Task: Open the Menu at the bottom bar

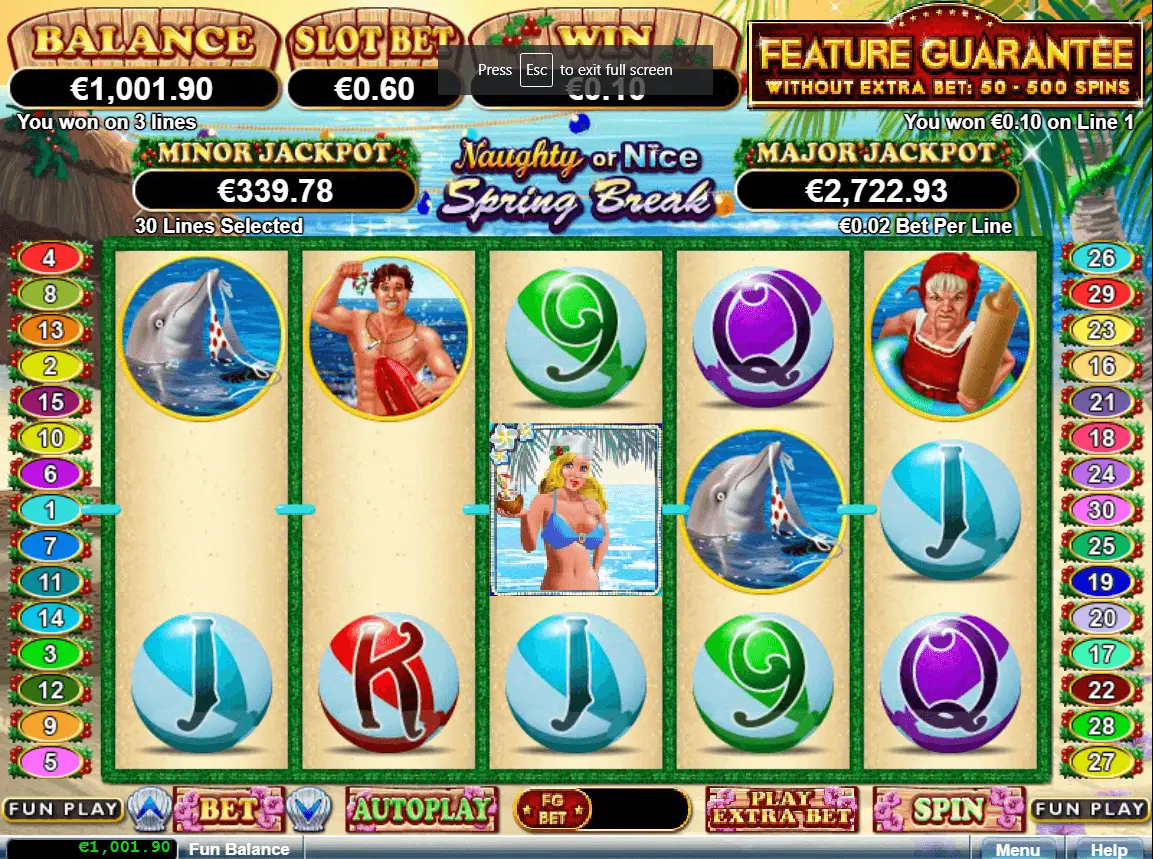Action: click(x=1017, y=849)
